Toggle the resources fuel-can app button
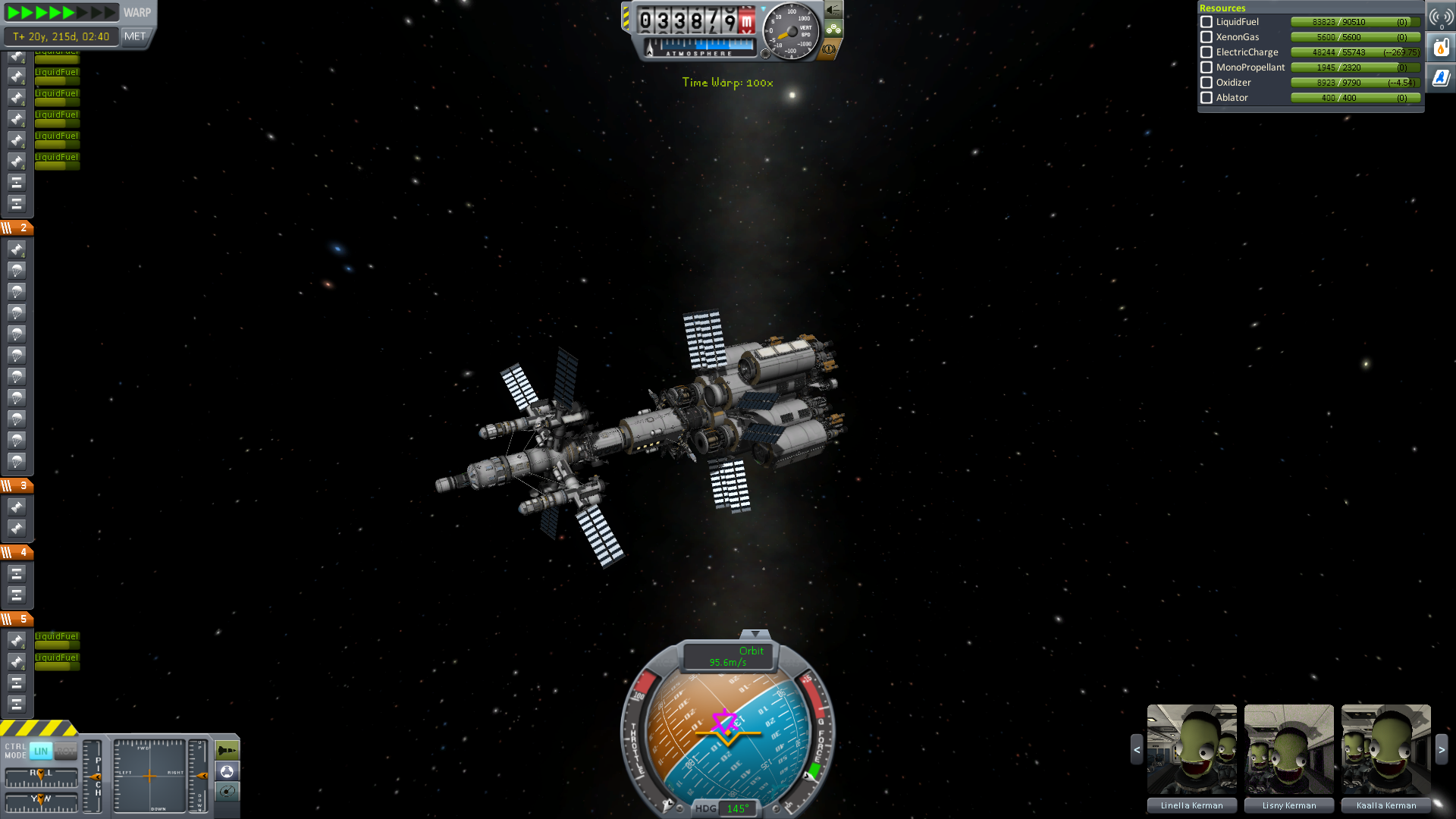1456x819 pixels. (x=1441, y=48)
